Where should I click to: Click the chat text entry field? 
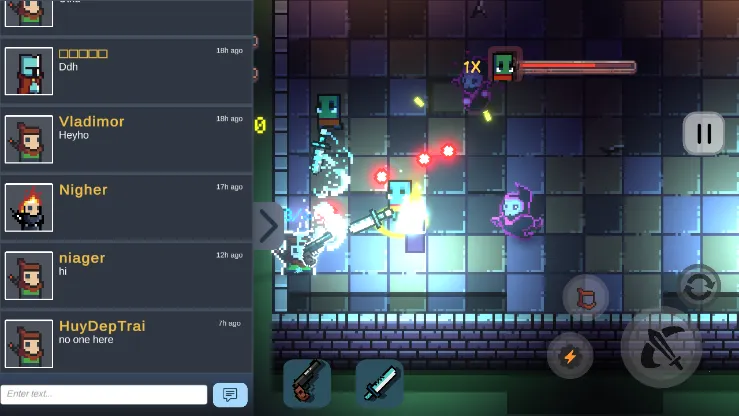pos(104,395)
